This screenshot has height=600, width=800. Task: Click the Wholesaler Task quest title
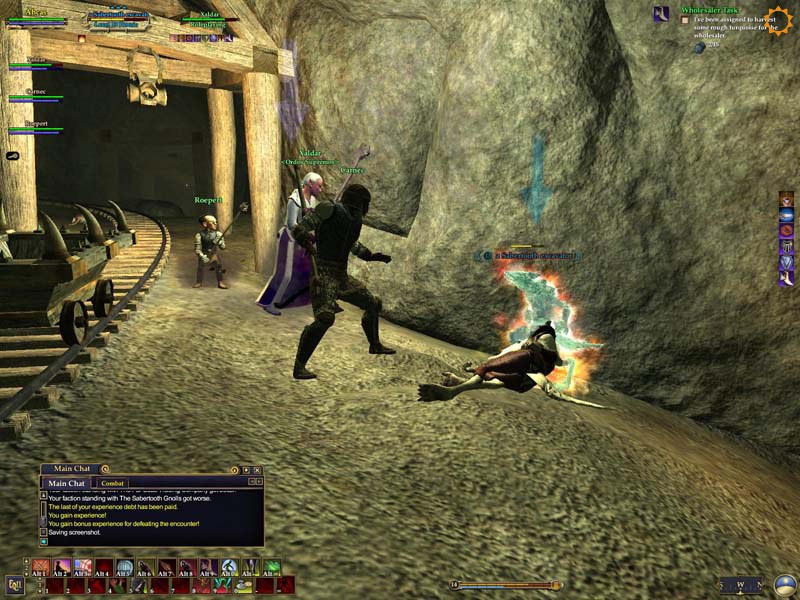coord(708,9)
